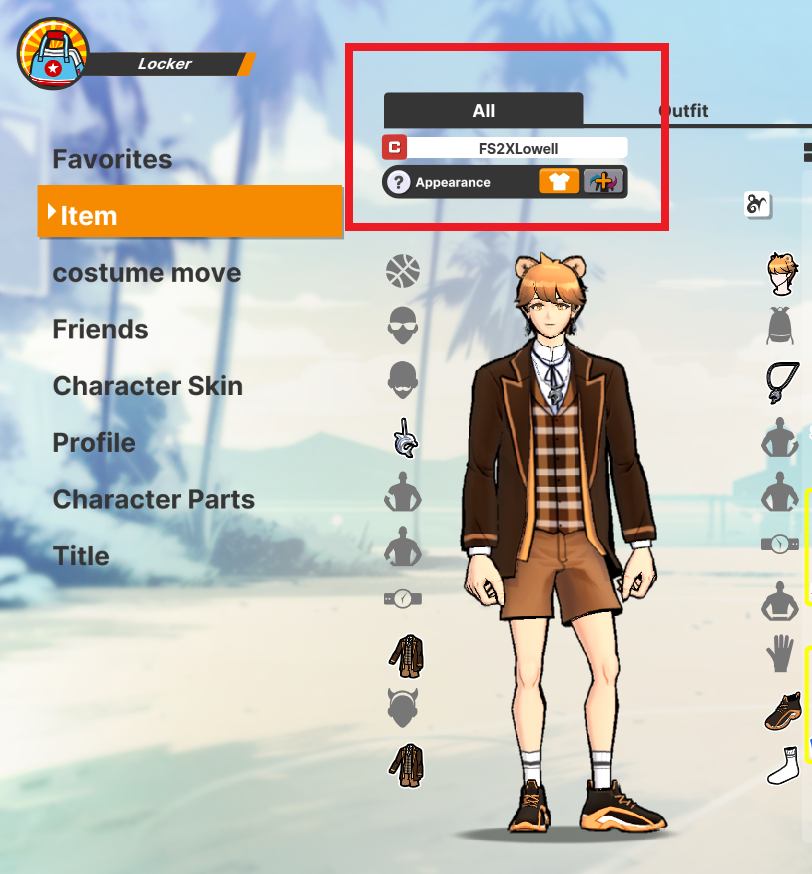Select the white sock slot

(x=780, y=766)
